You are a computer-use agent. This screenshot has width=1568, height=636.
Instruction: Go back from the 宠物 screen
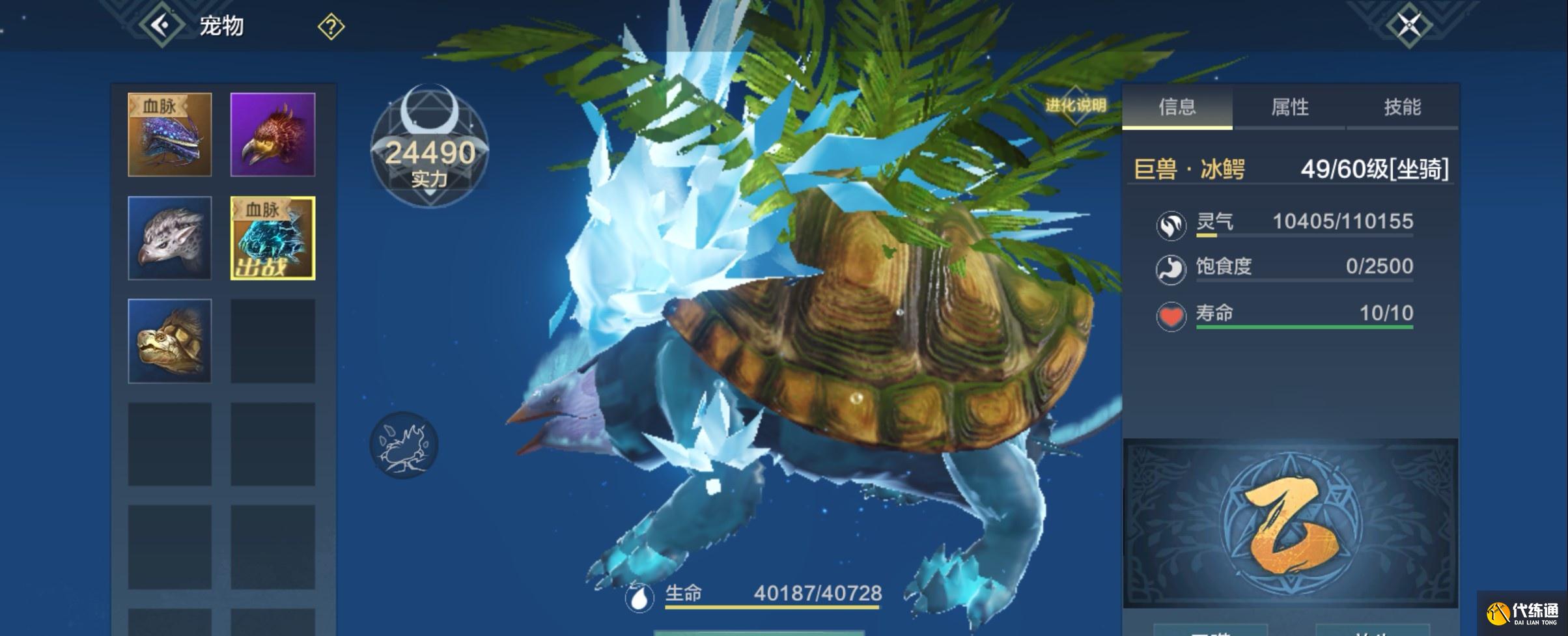160,25
